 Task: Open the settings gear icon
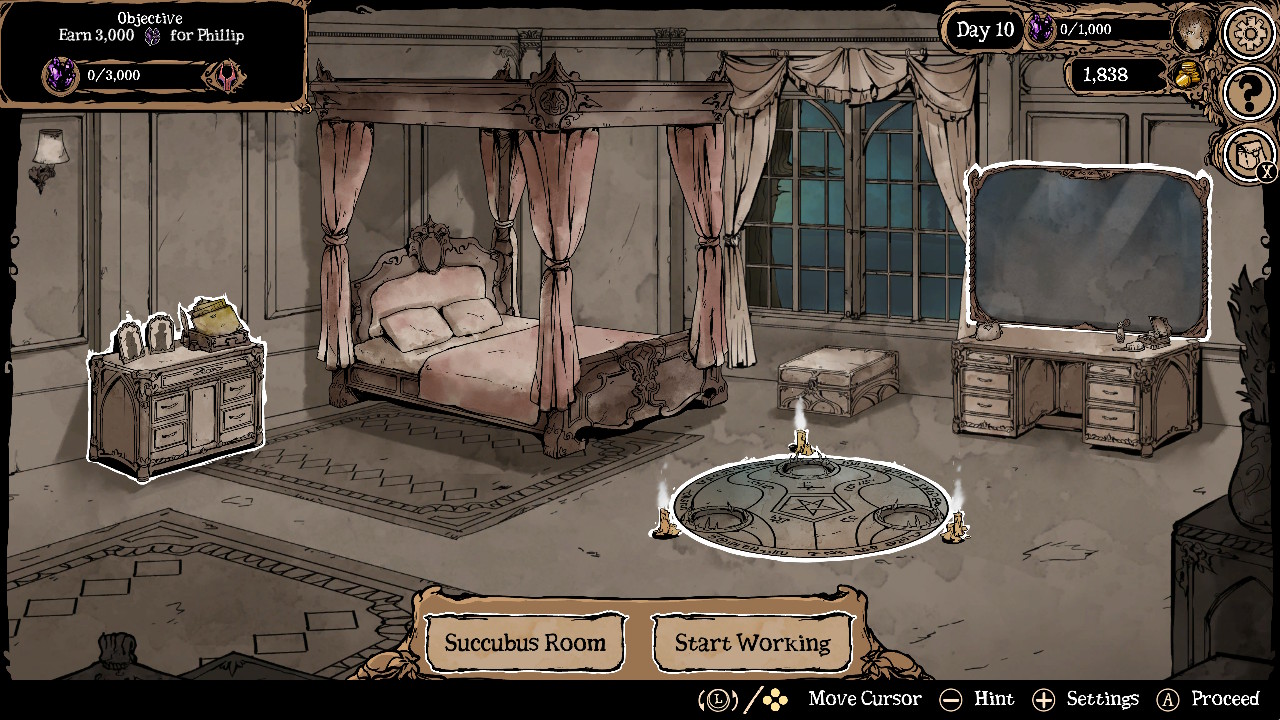tap(1248, 33)
